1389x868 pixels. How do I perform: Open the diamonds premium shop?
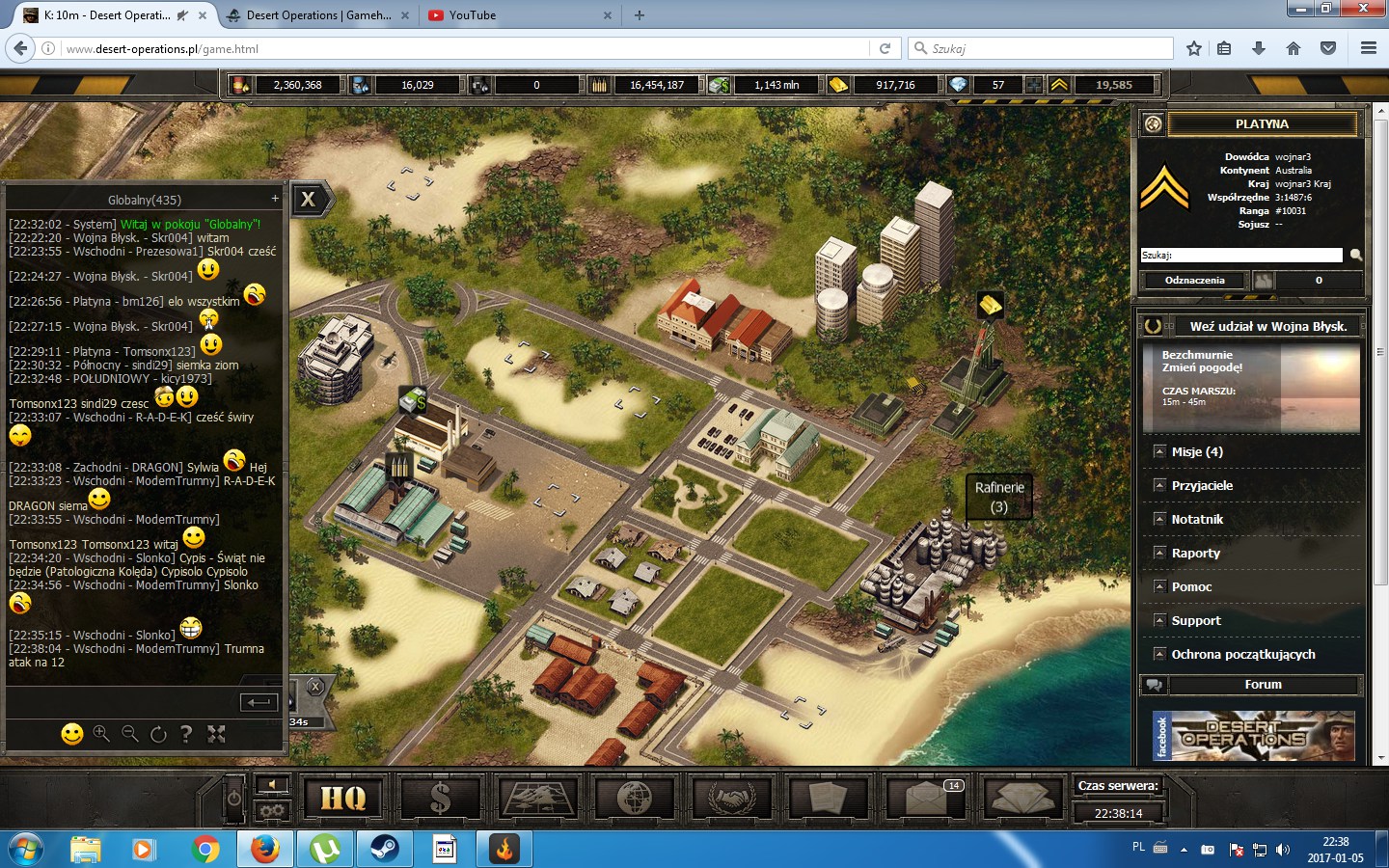[x=1021, y=798]
